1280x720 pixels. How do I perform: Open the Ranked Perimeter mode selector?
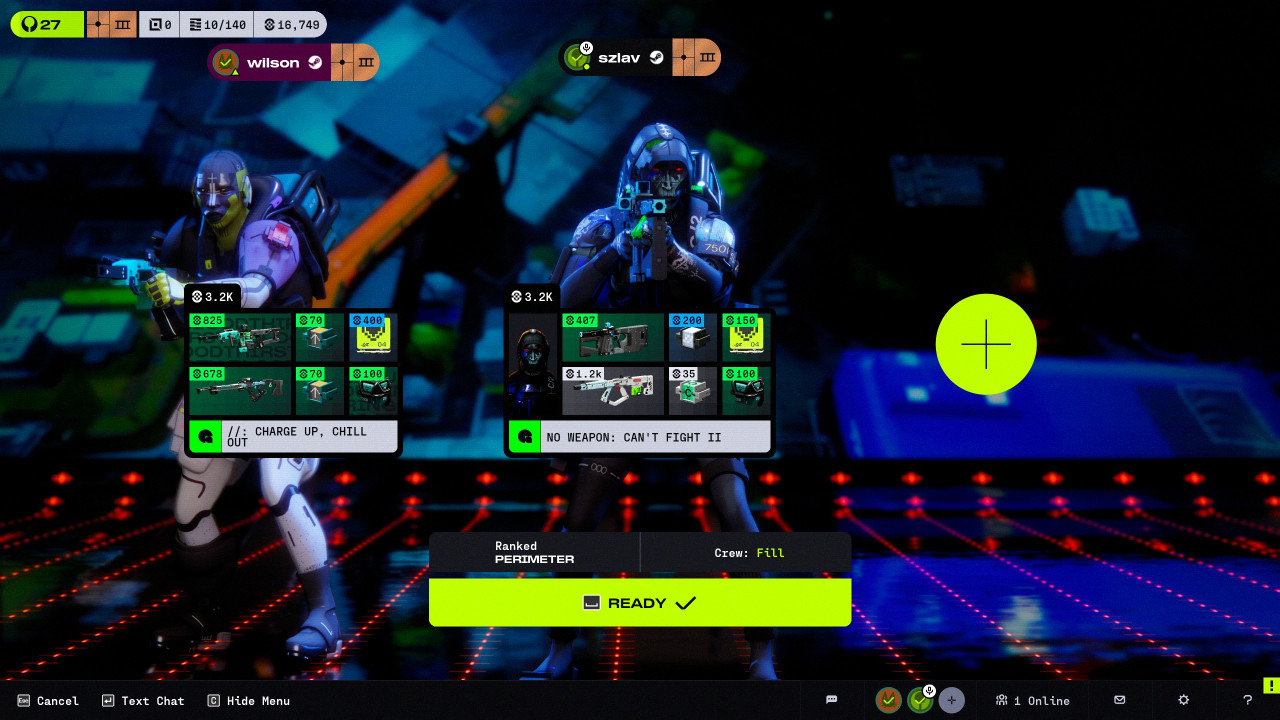coord(535,552)
